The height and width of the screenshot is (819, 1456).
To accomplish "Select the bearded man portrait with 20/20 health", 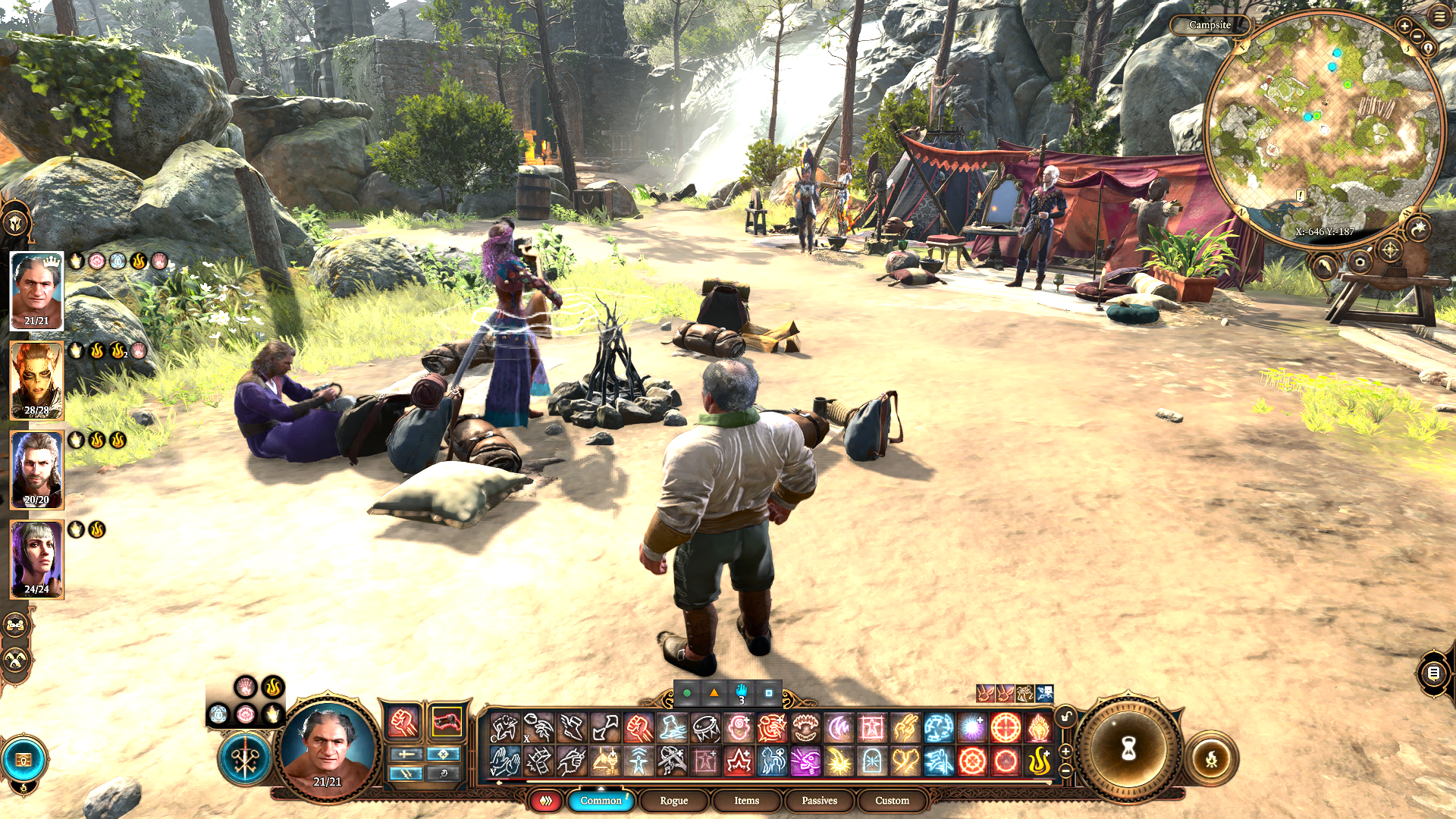I will (36, 469).
